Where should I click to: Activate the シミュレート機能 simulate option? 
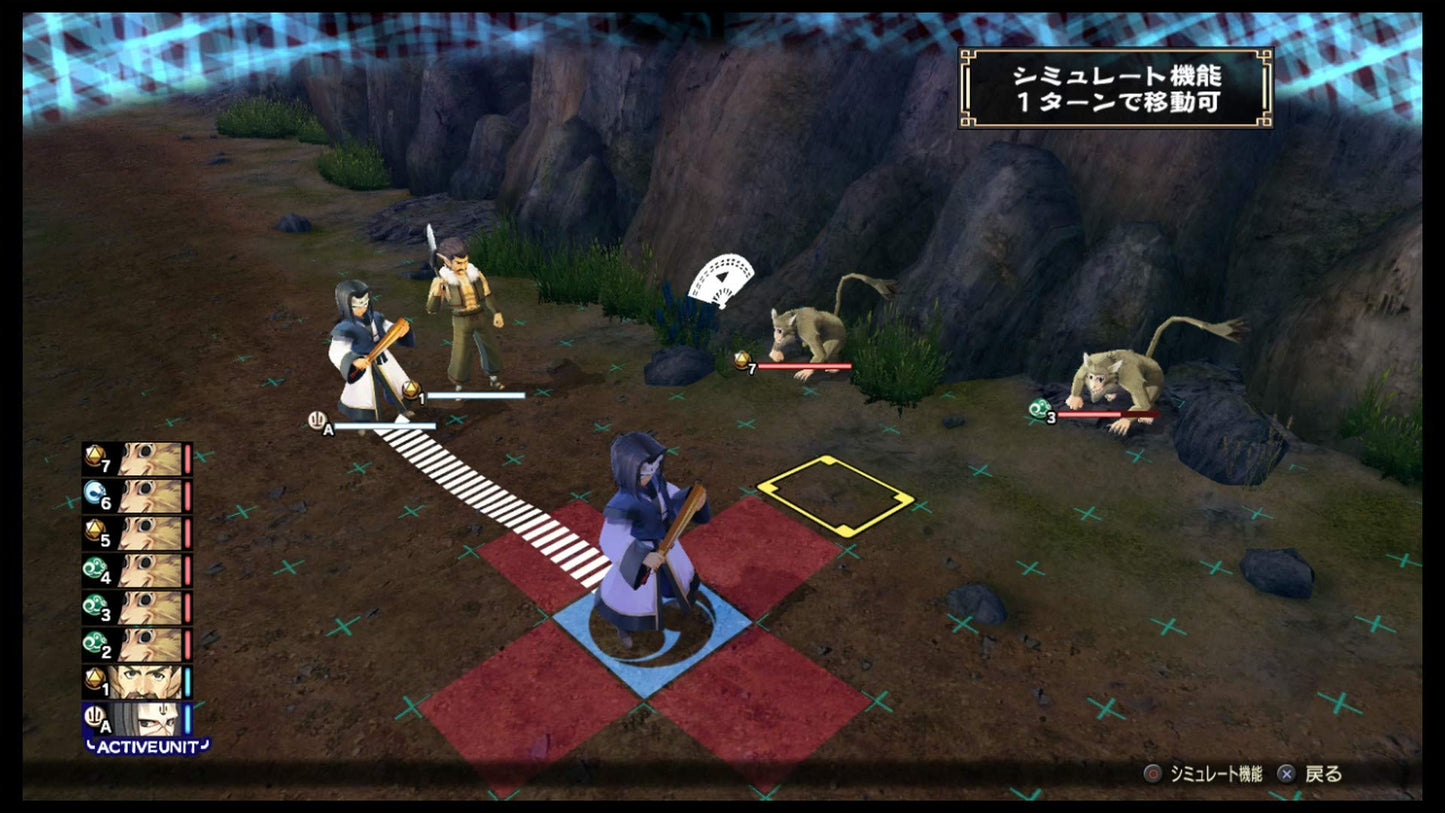[1216, 774]
